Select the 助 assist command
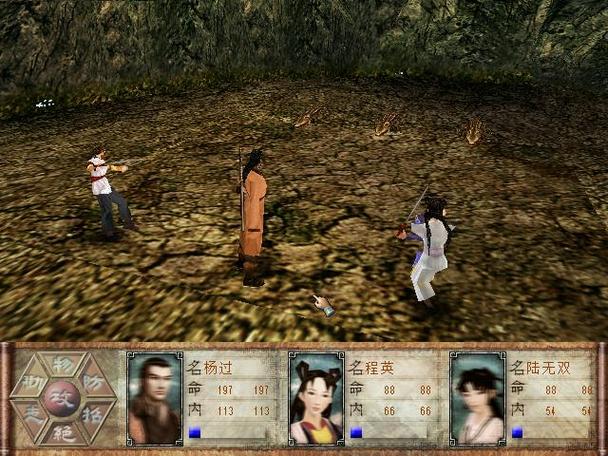 [33, 380]
